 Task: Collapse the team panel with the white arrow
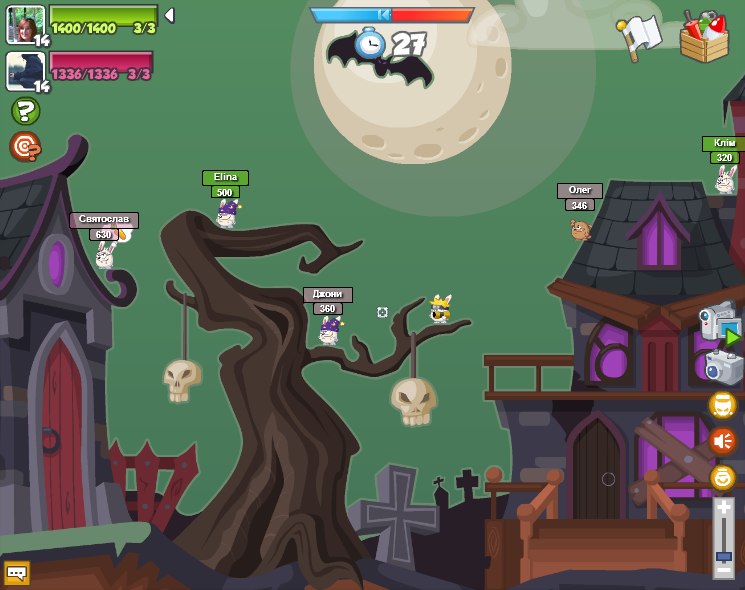tap(169, 15)
